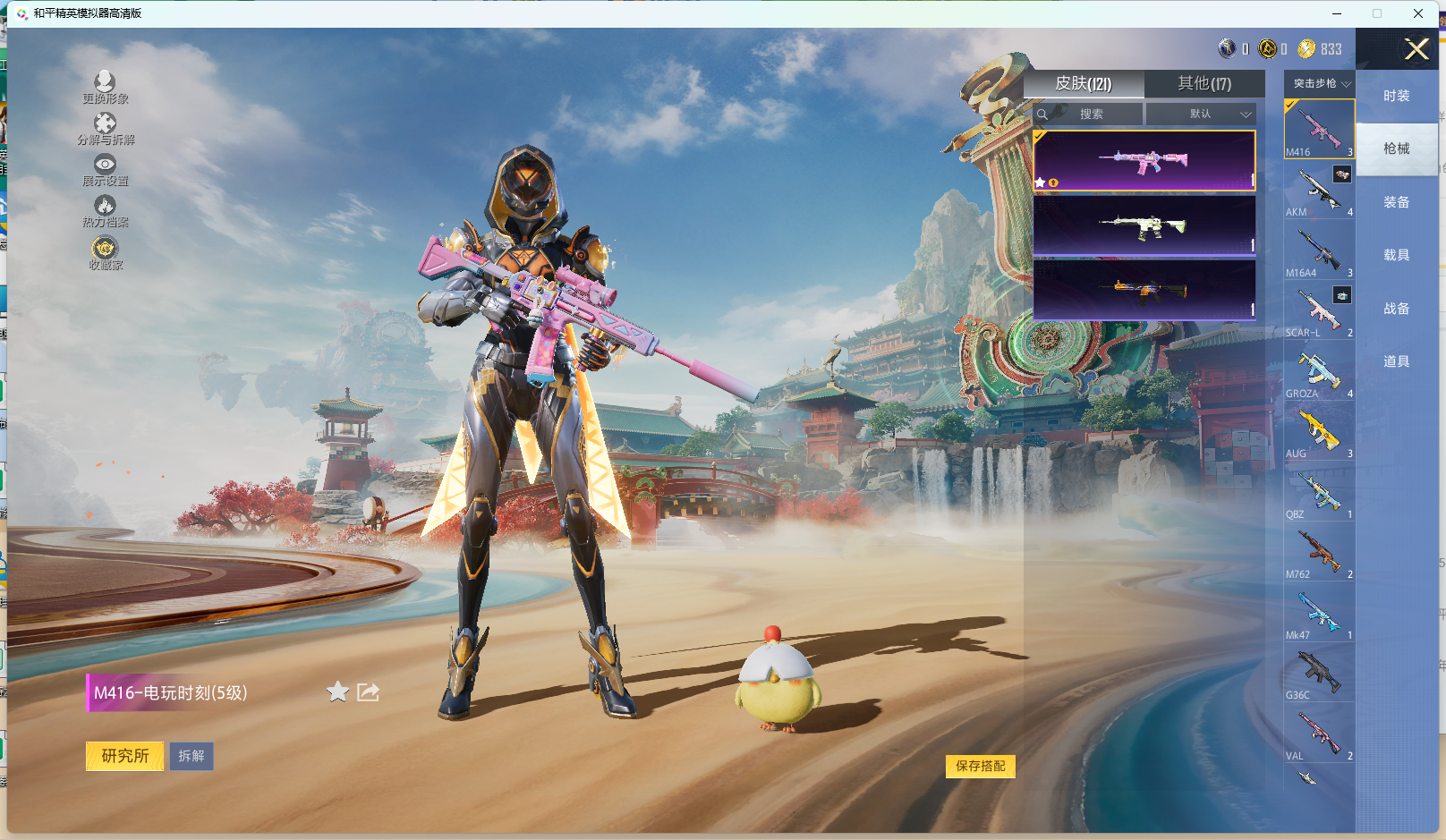Select the SCAR-L weapon entry
Image resolution: width=1446 pixels, height=840 pixels.
pos(1319,311)
